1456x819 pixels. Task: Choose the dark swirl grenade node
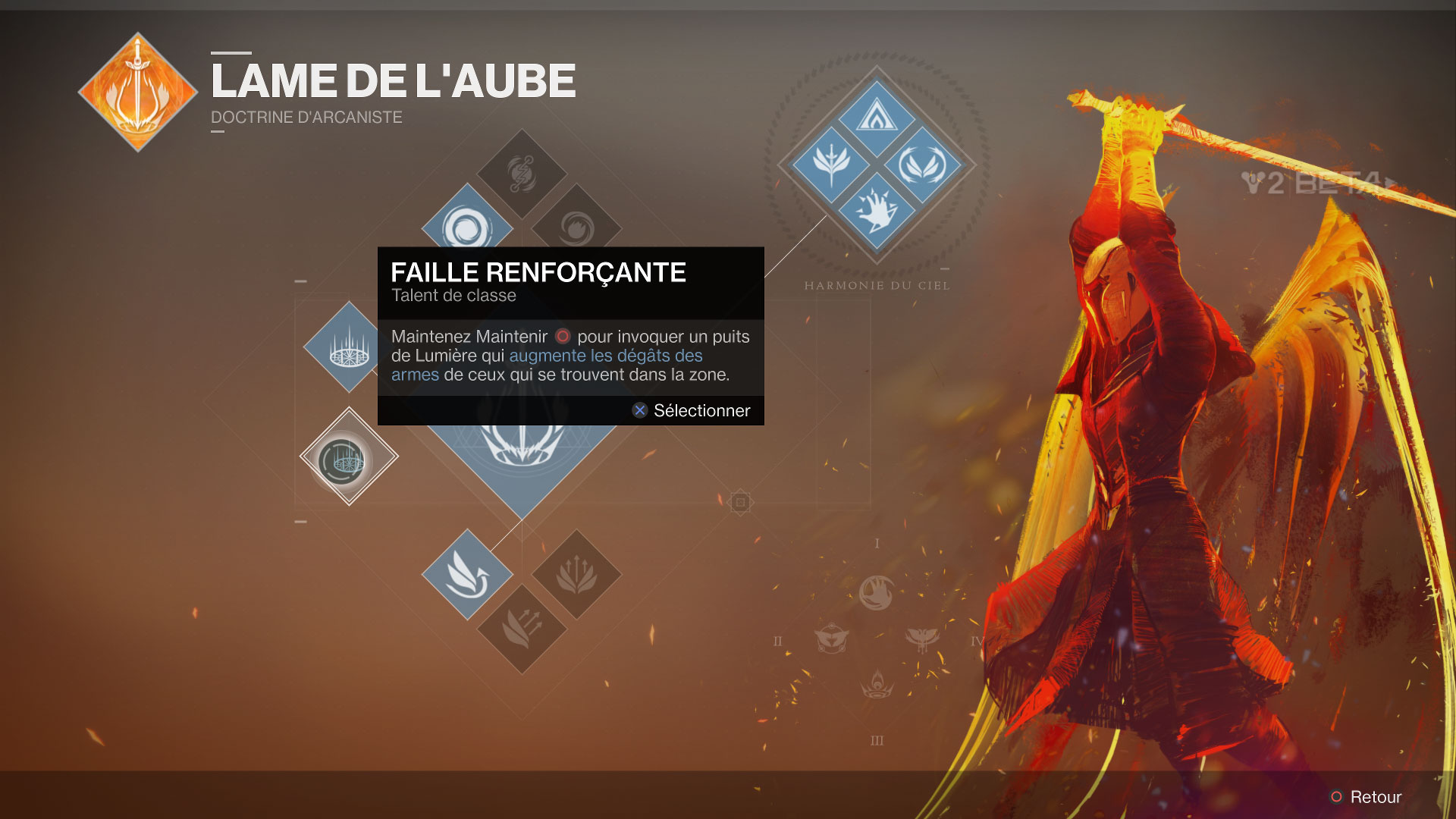point(576,227)
